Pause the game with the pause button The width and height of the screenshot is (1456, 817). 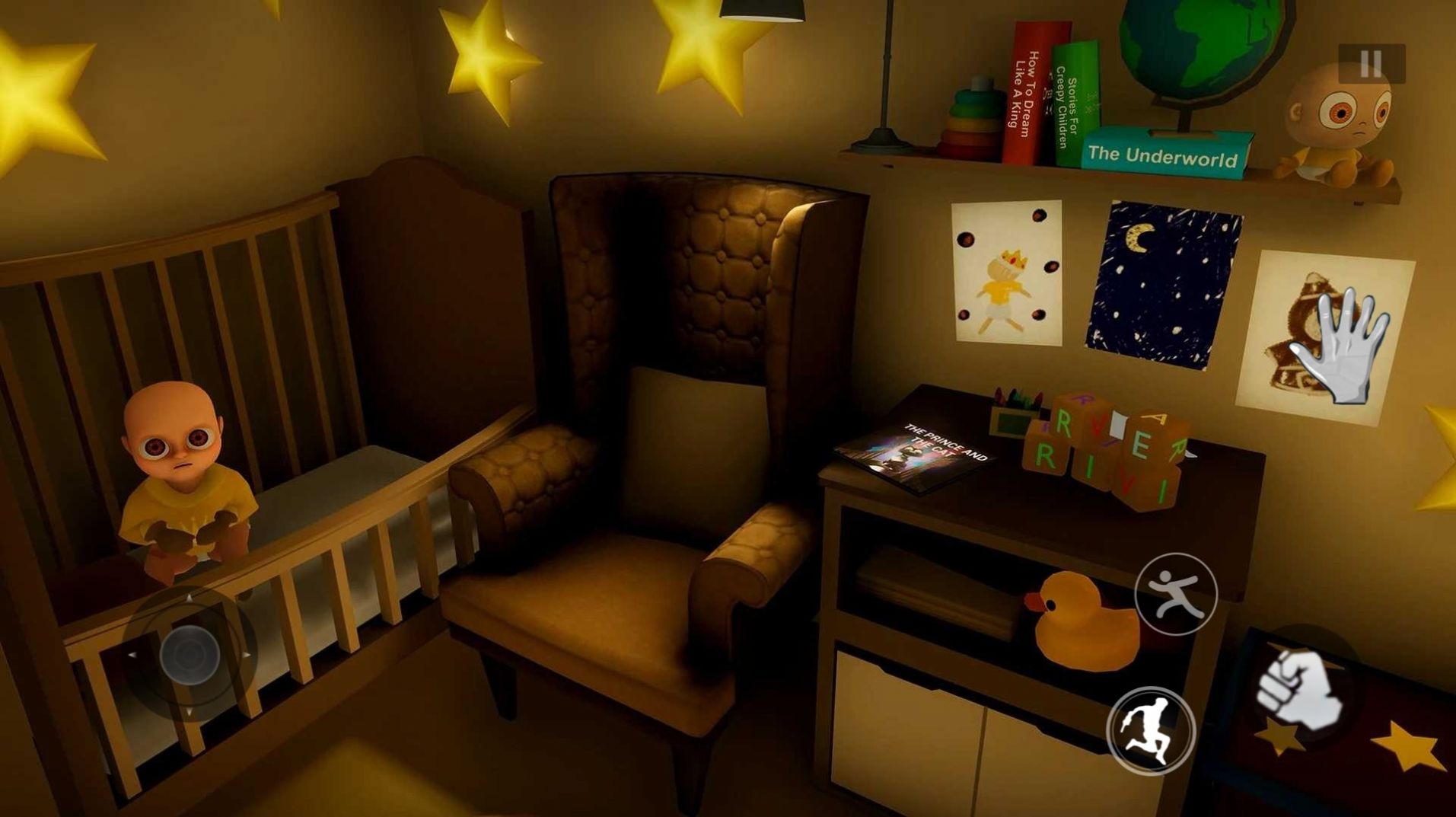coord(1371,64)
